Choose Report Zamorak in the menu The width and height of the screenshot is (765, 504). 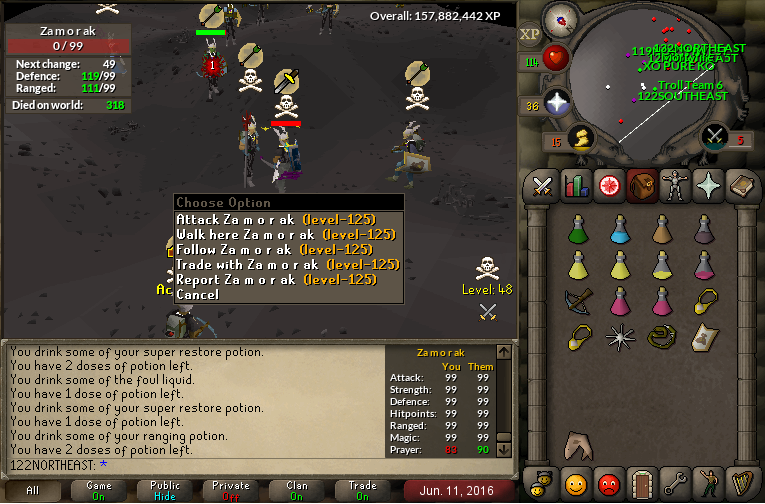pyautogui.click(x=276, y=279)
